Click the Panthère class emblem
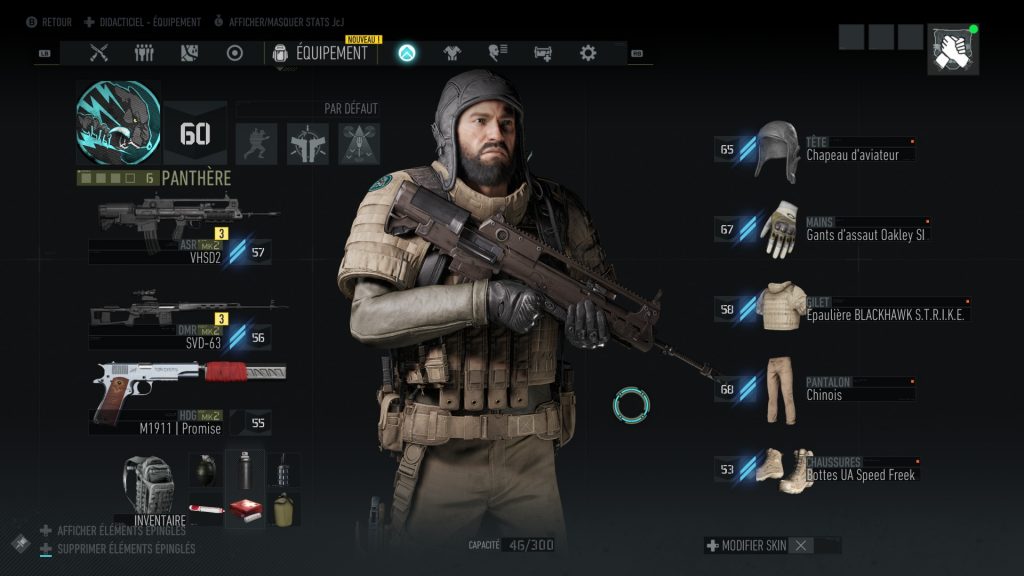Screen dimensions: 1024x576 click(x=118, y=123)
